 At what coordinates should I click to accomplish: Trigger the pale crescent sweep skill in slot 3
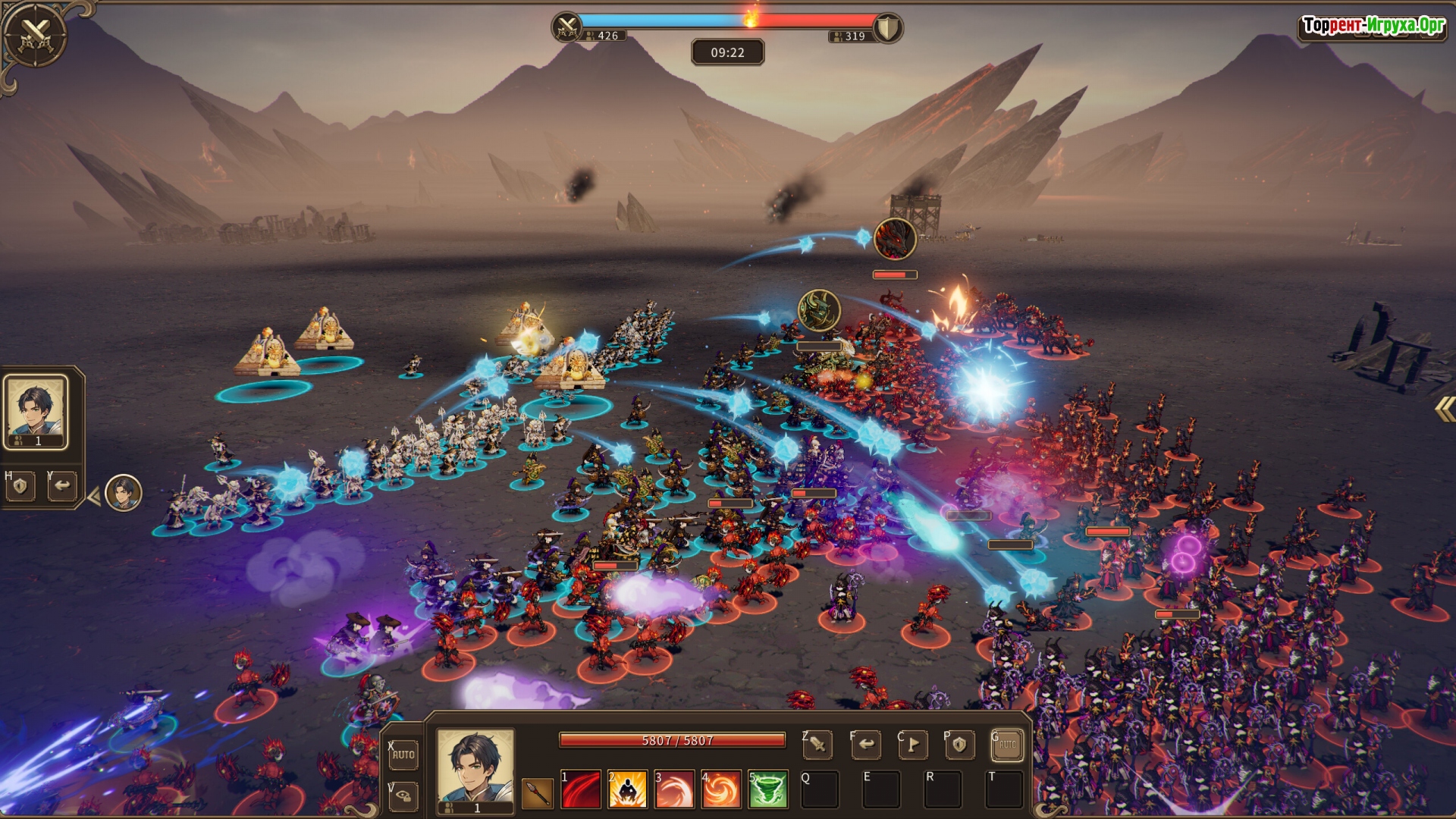coord(674,790)
